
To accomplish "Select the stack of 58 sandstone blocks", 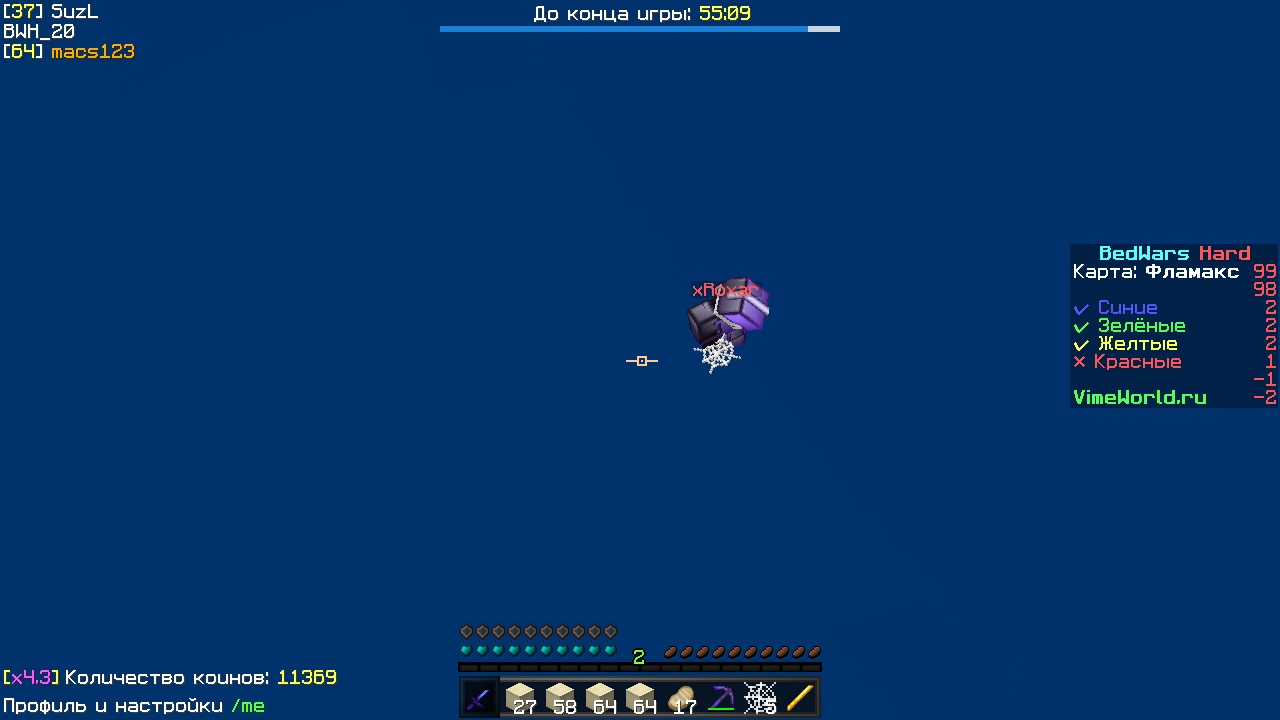I will click(559, 695).
